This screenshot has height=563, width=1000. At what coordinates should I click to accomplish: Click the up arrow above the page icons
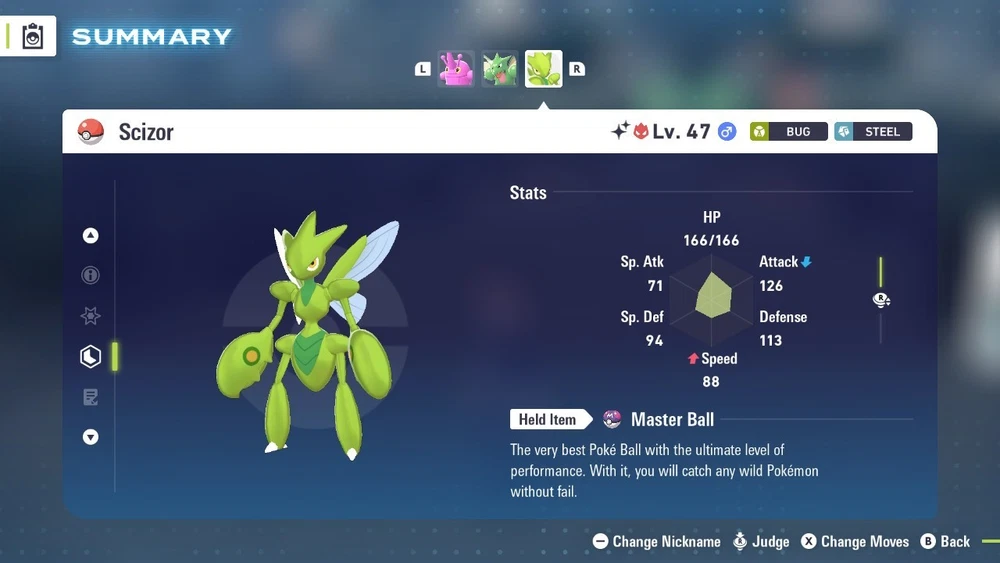91,236
